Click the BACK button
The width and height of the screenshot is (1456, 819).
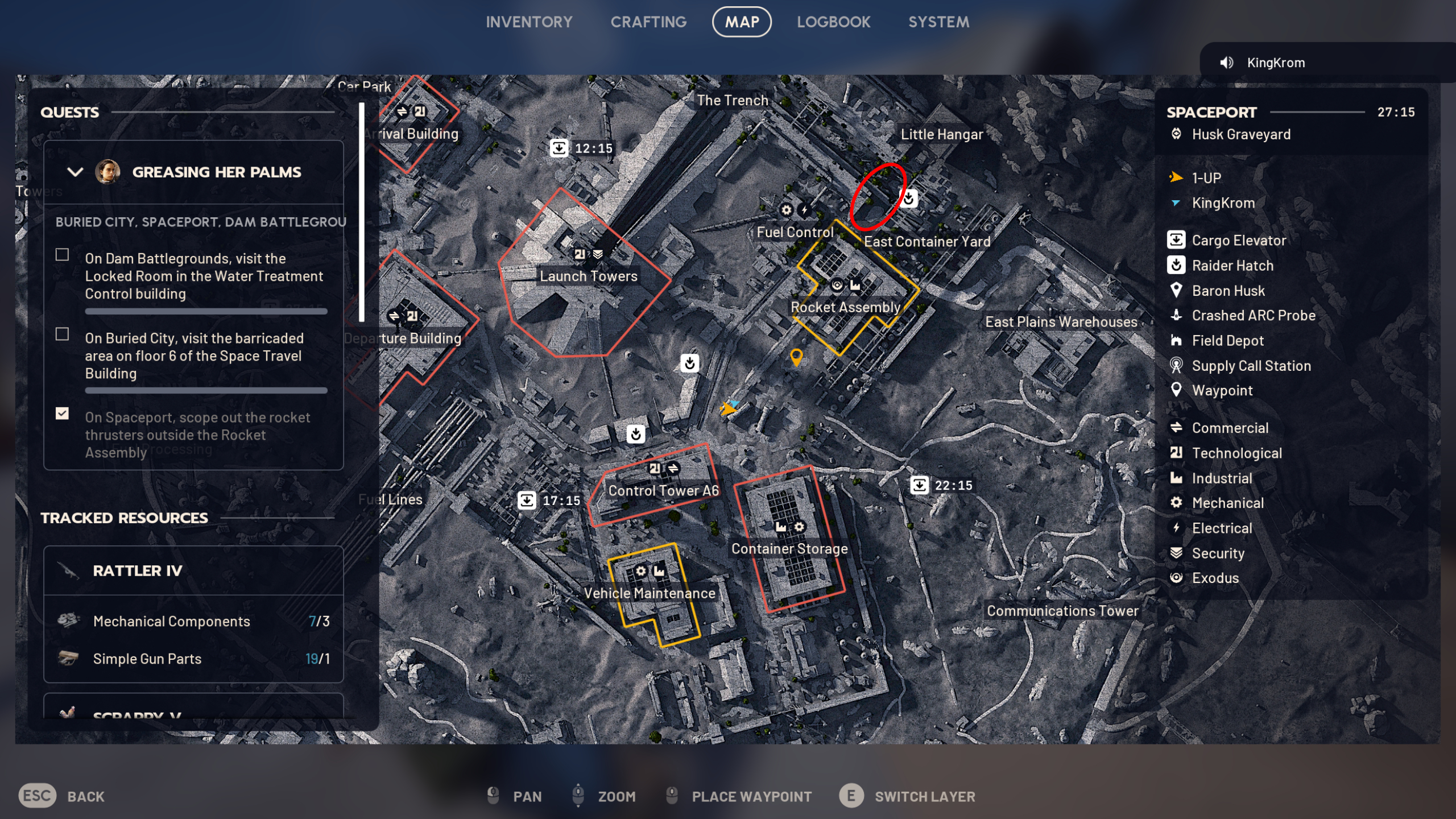[x=86, y=796]
